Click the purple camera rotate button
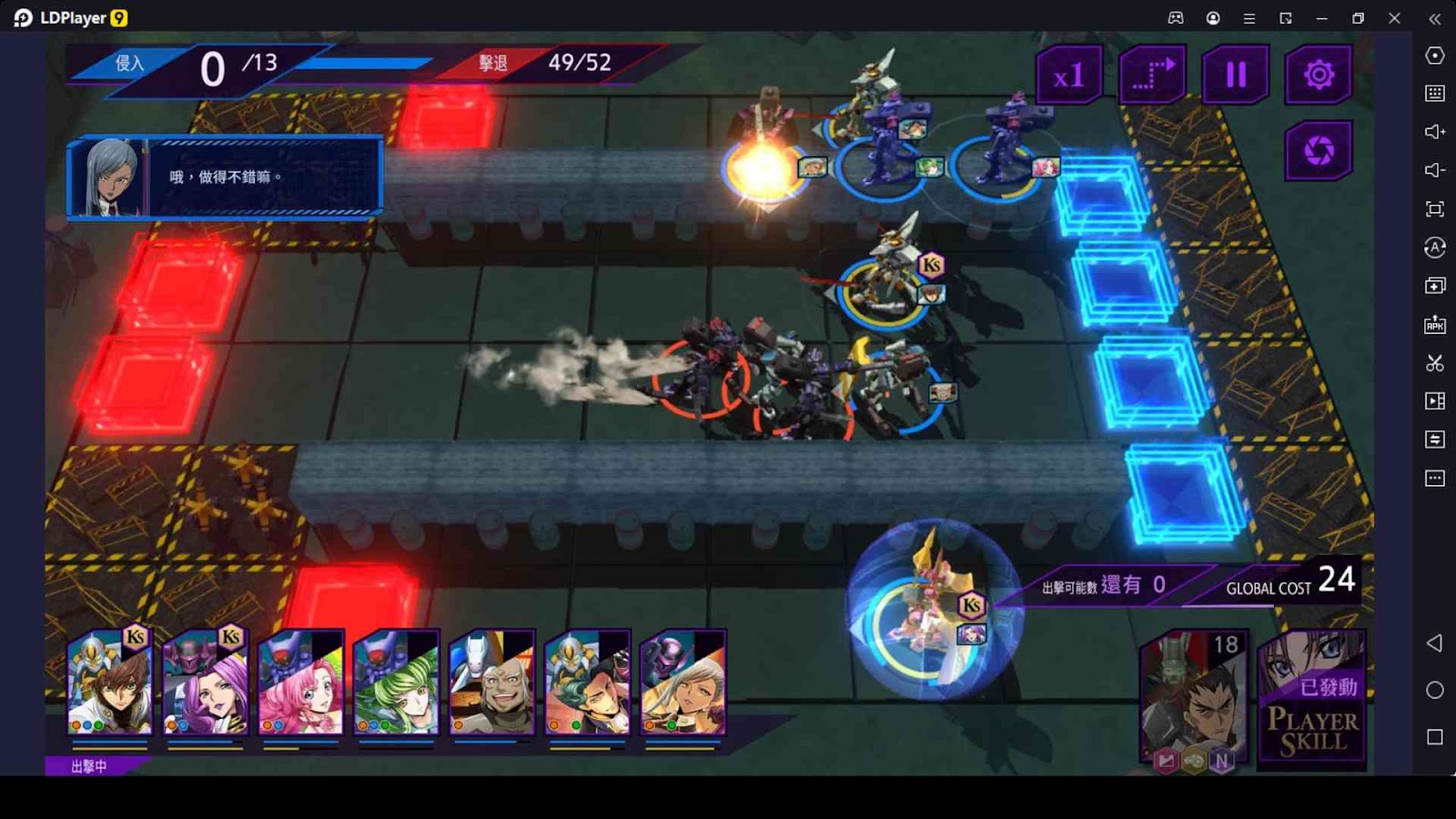The height and width of the screenshot is (819, 1456). pos(1319,151)
